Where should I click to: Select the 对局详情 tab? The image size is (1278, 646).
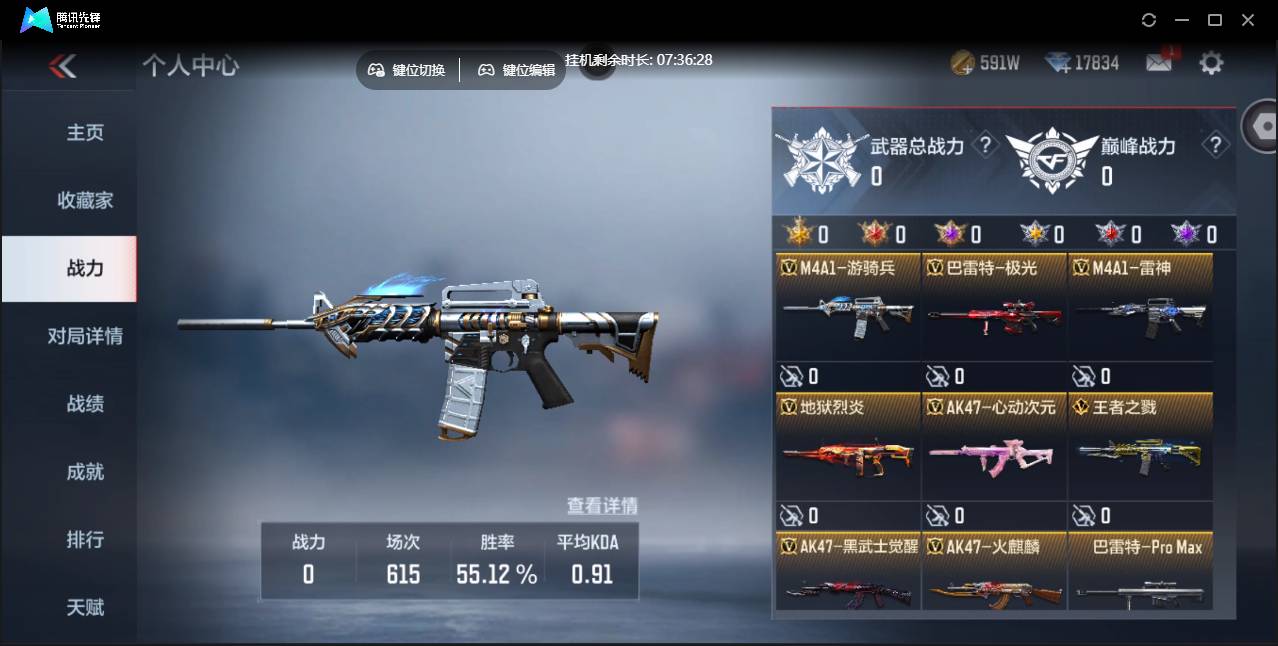pyautogui.click(x=85, y=336)
